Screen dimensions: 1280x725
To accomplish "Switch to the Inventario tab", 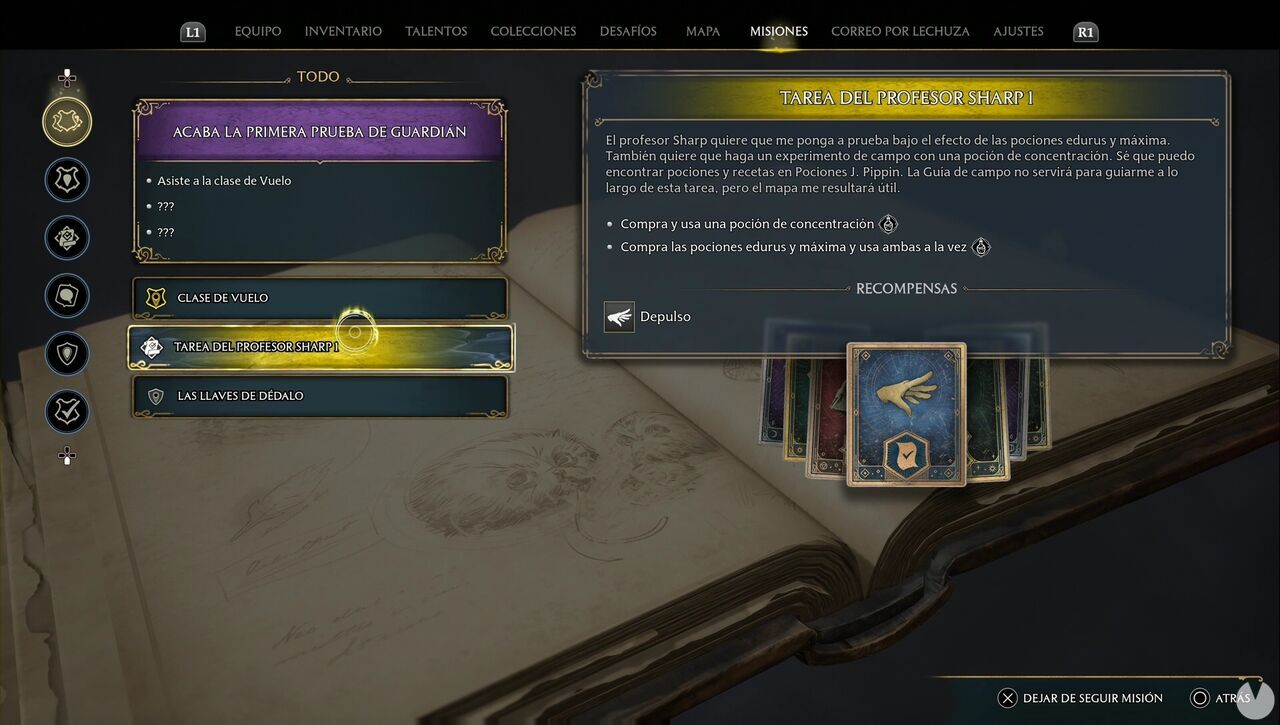I will click(x=342, y=31).
